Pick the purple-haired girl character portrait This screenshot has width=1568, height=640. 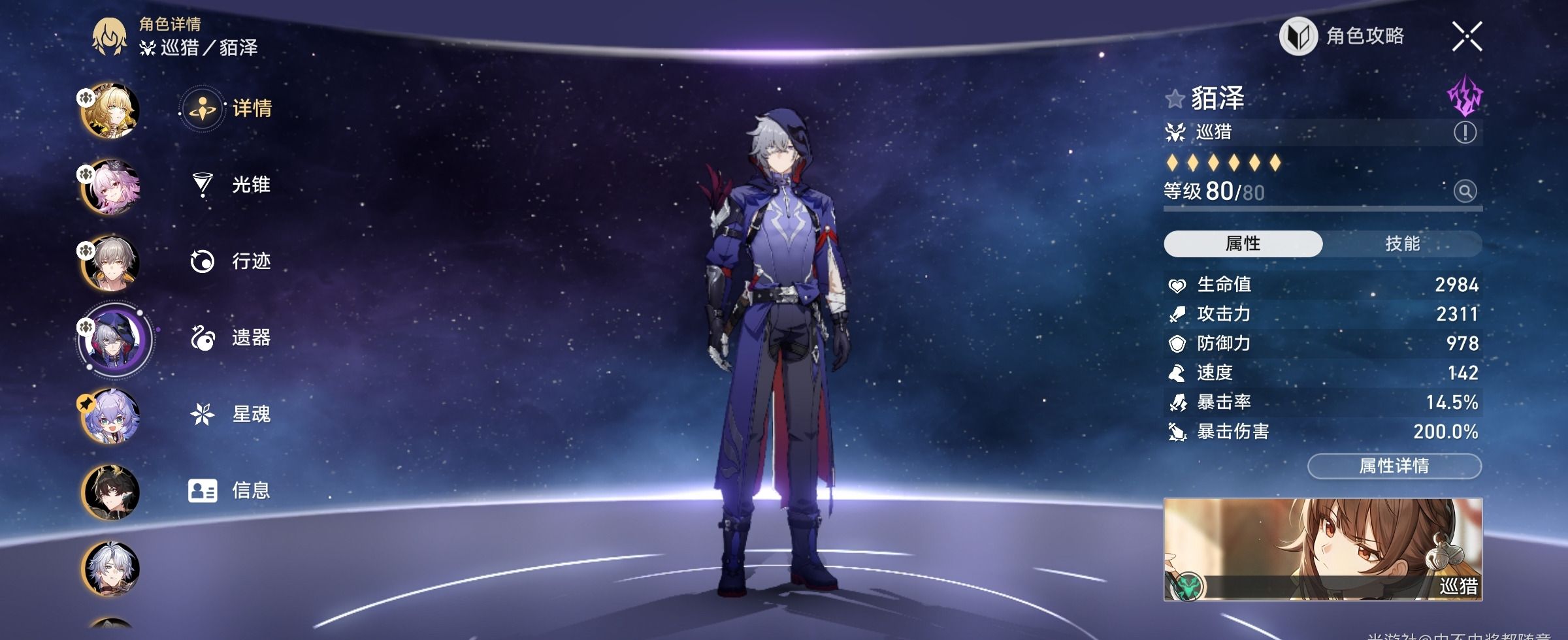(110, 416)
